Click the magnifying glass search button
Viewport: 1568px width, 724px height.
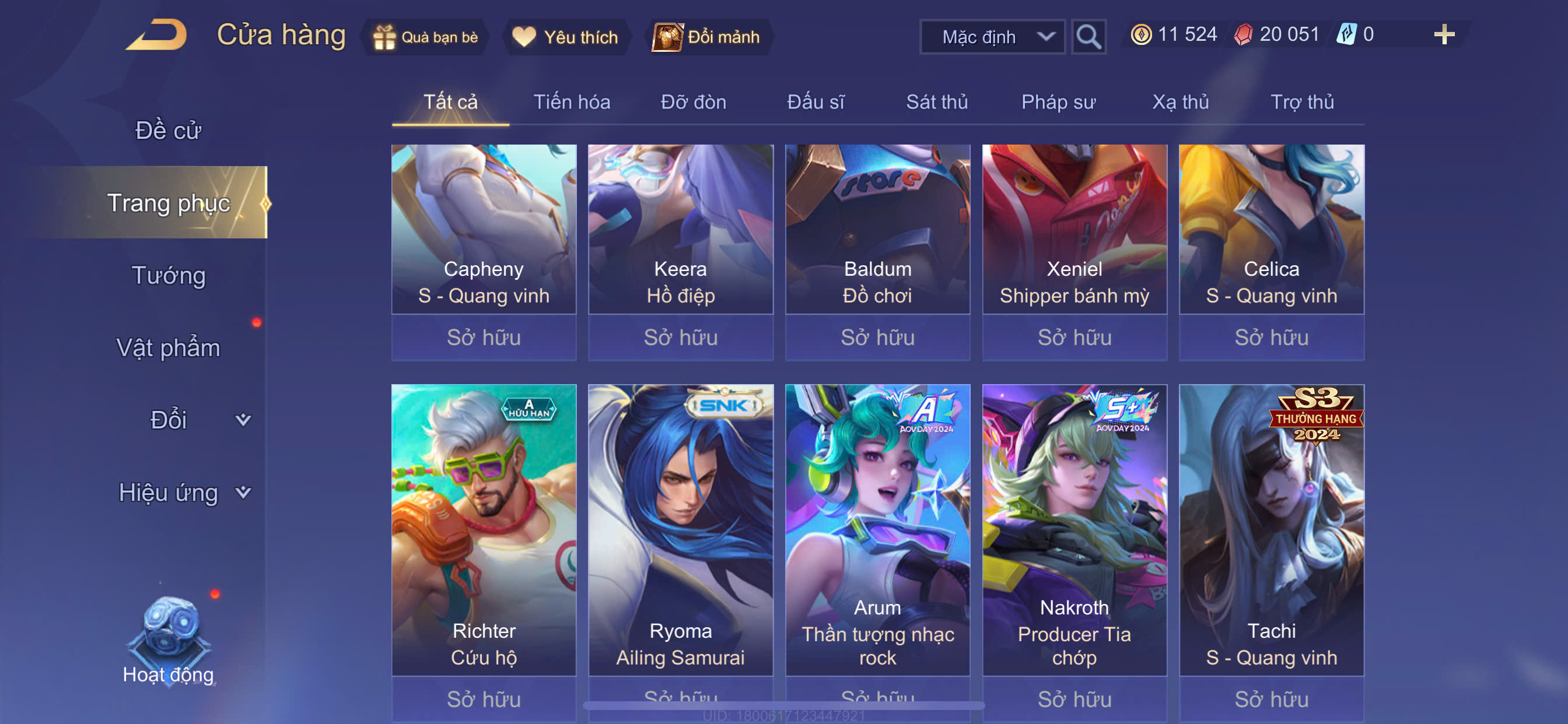1088,37
